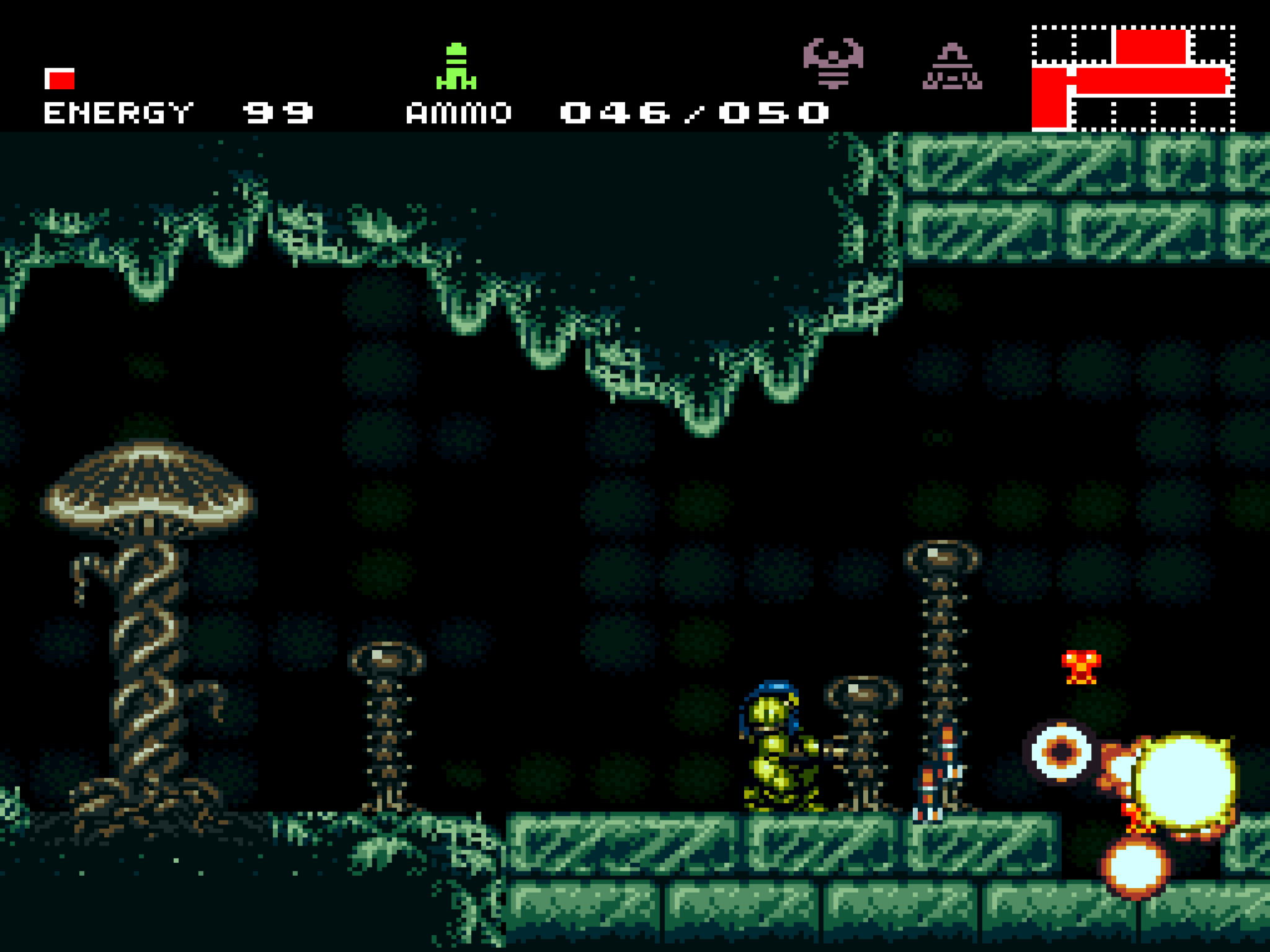1270x952 pixels.
Task: Click the energy count showing 99
Action: coord(278,112)
